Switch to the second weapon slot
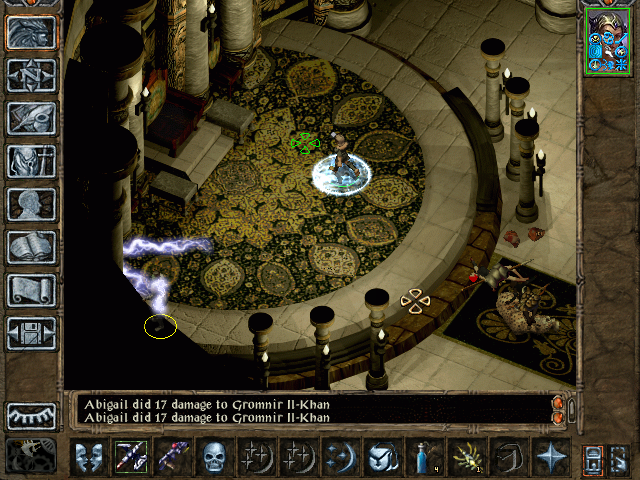Image resolution: width=640 pixels, height=480 pixels. click(172, 457)
